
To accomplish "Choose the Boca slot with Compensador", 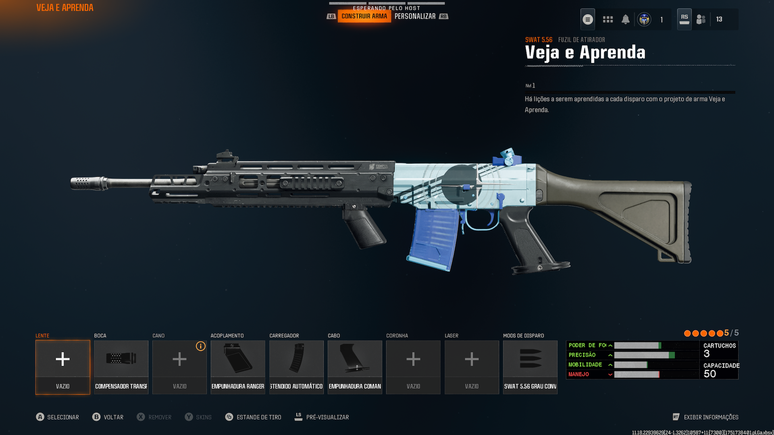I will click(121, 366).
